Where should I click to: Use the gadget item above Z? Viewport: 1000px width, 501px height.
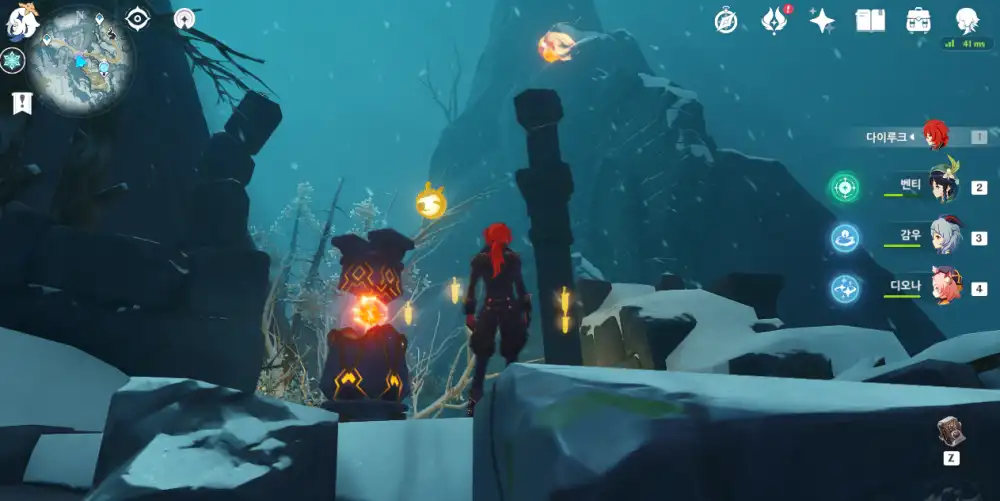[x=950, y=432]
